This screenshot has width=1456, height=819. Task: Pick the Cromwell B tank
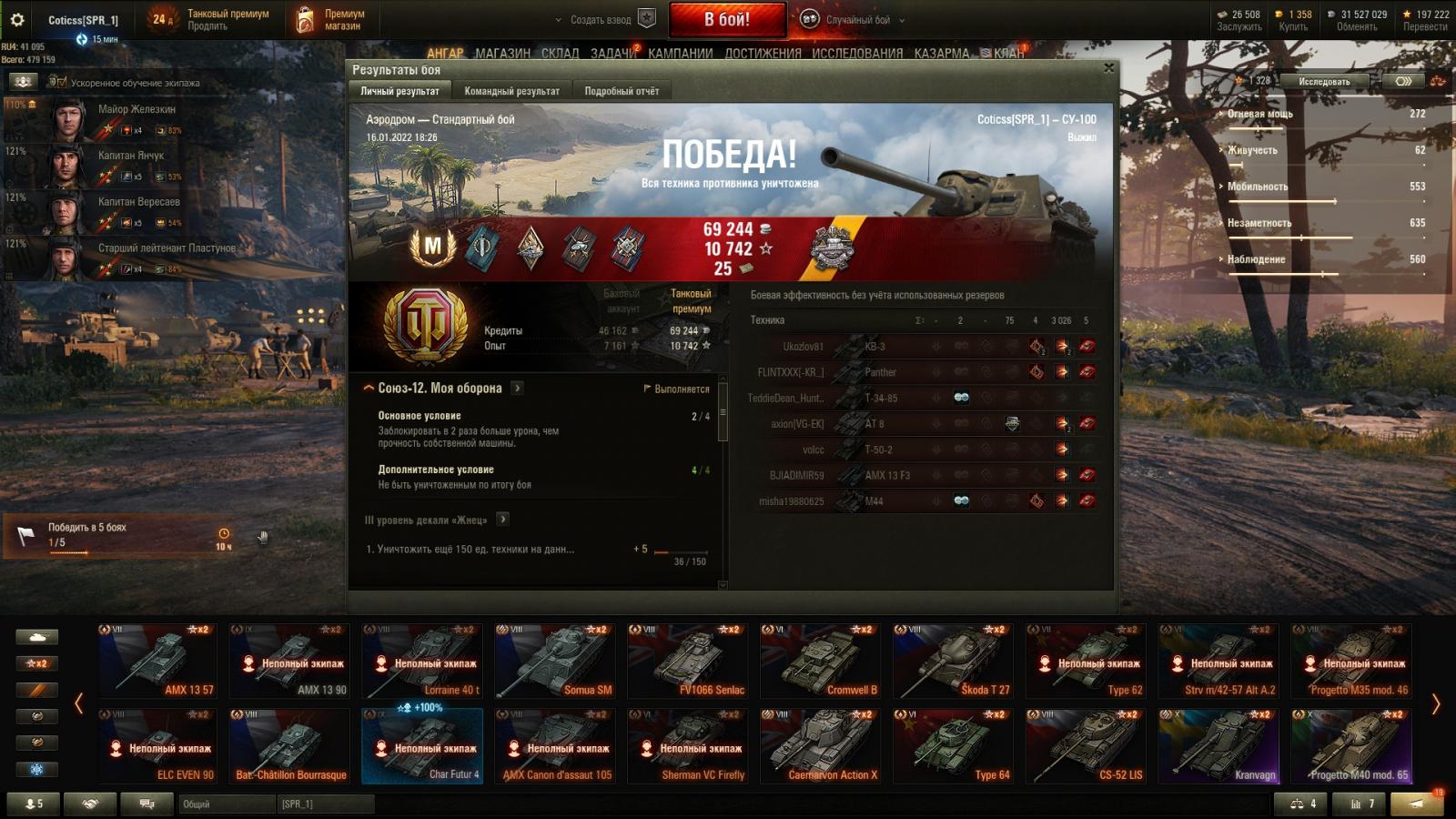pyautogui.click(x=820, y=662)
